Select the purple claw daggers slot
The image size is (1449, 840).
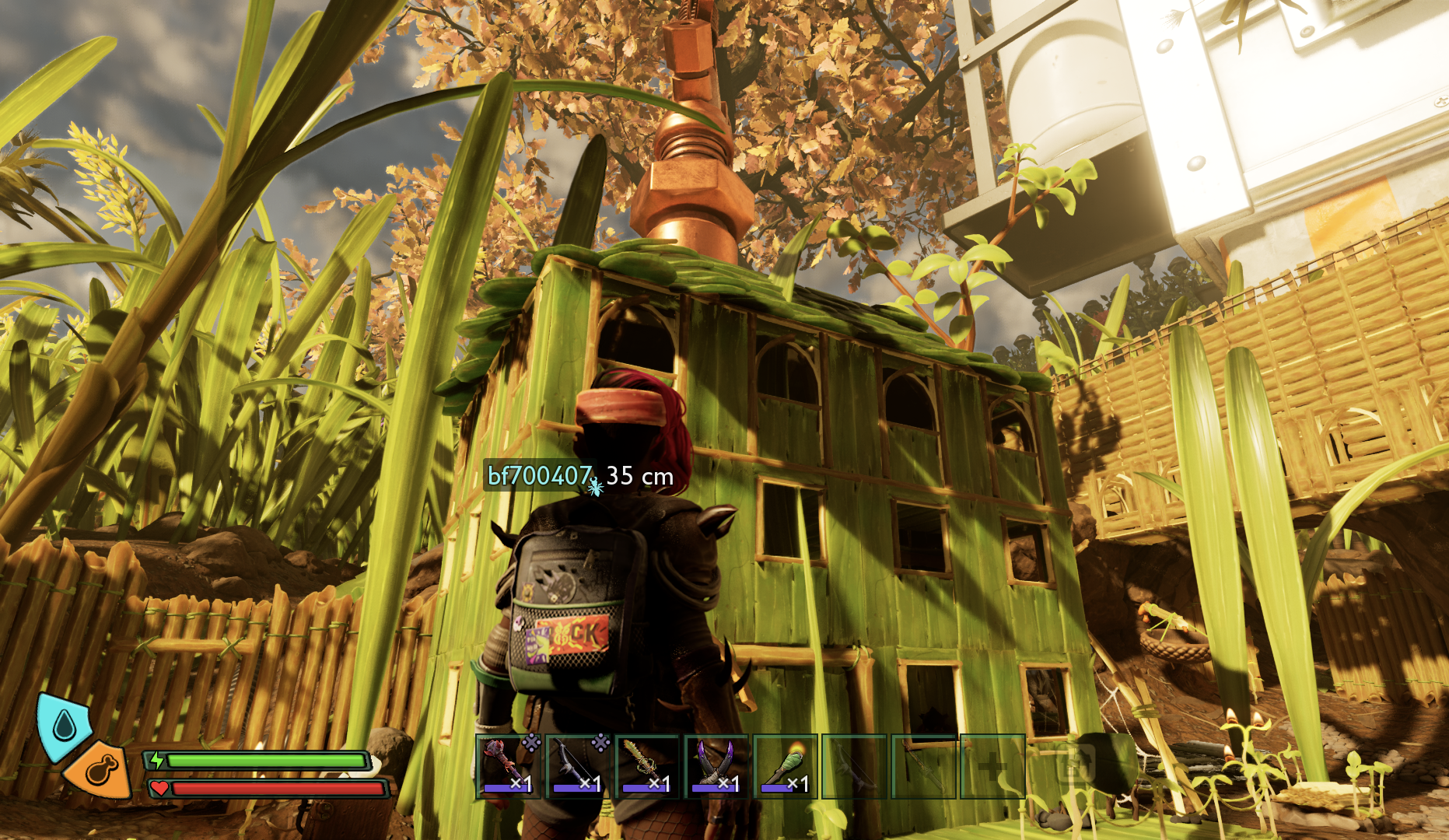click(x=716, y=766)
